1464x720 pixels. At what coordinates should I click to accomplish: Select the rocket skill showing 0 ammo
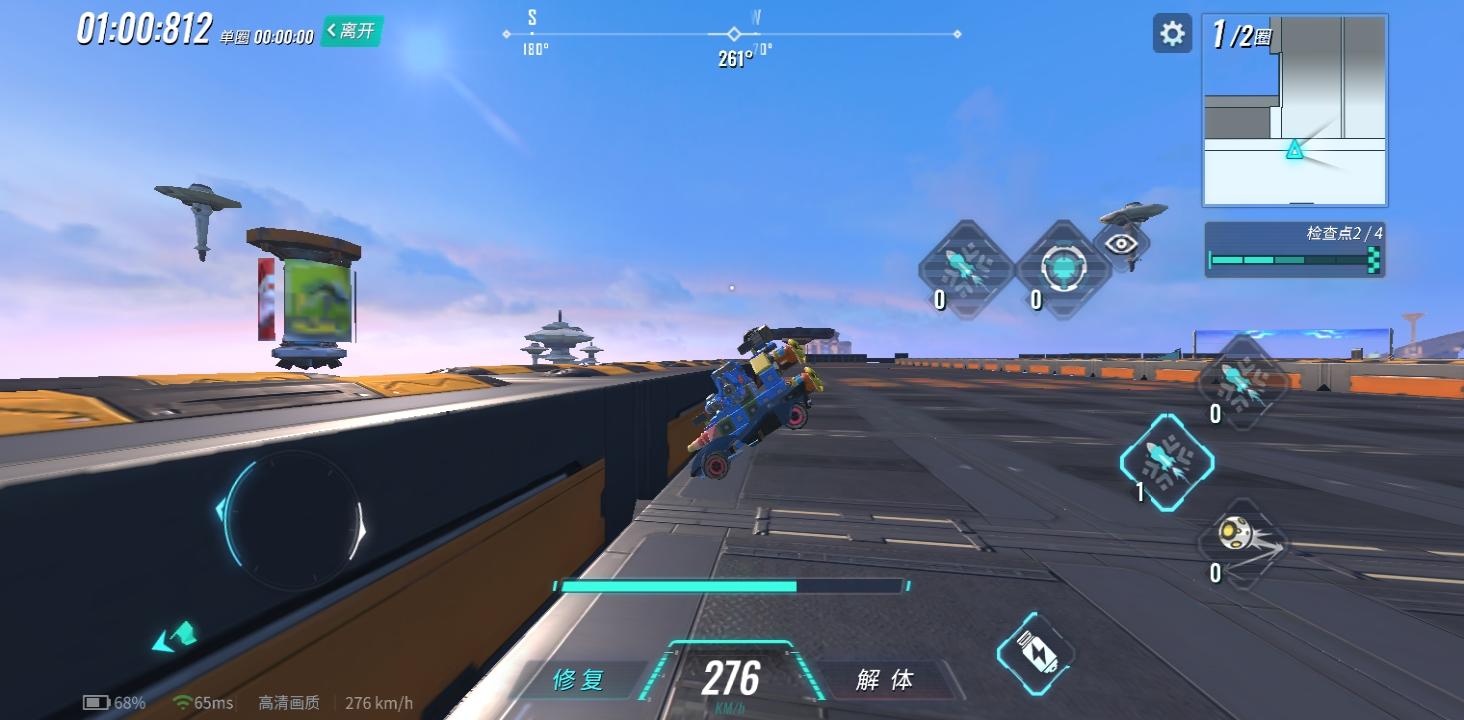(963, 263)
